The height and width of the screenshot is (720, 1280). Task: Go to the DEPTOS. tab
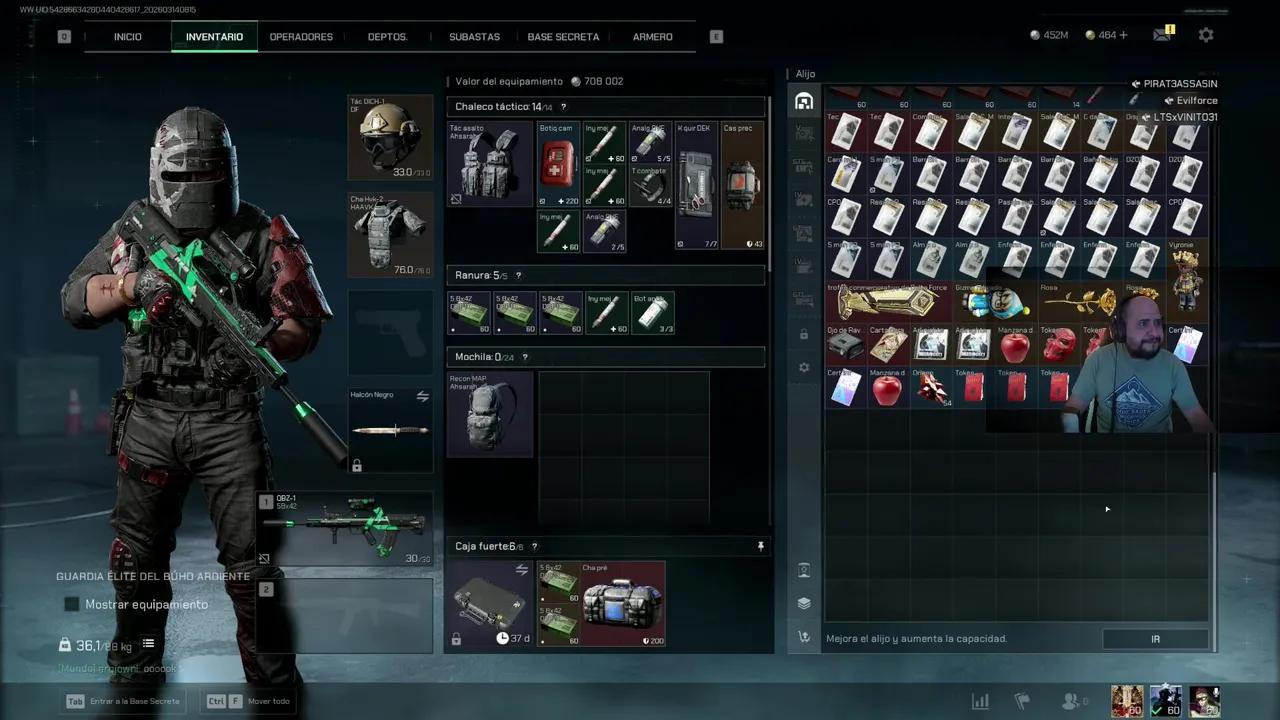[388, 37]
